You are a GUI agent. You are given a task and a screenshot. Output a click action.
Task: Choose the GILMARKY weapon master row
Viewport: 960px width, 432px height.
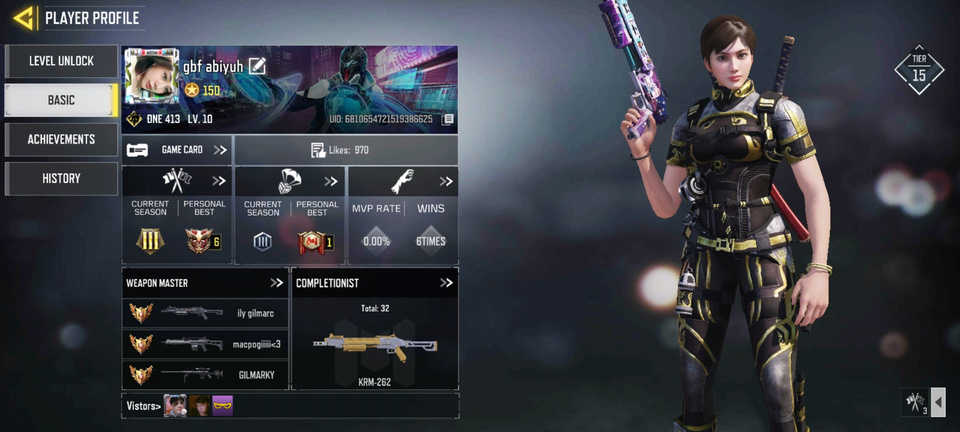(205, 375)
